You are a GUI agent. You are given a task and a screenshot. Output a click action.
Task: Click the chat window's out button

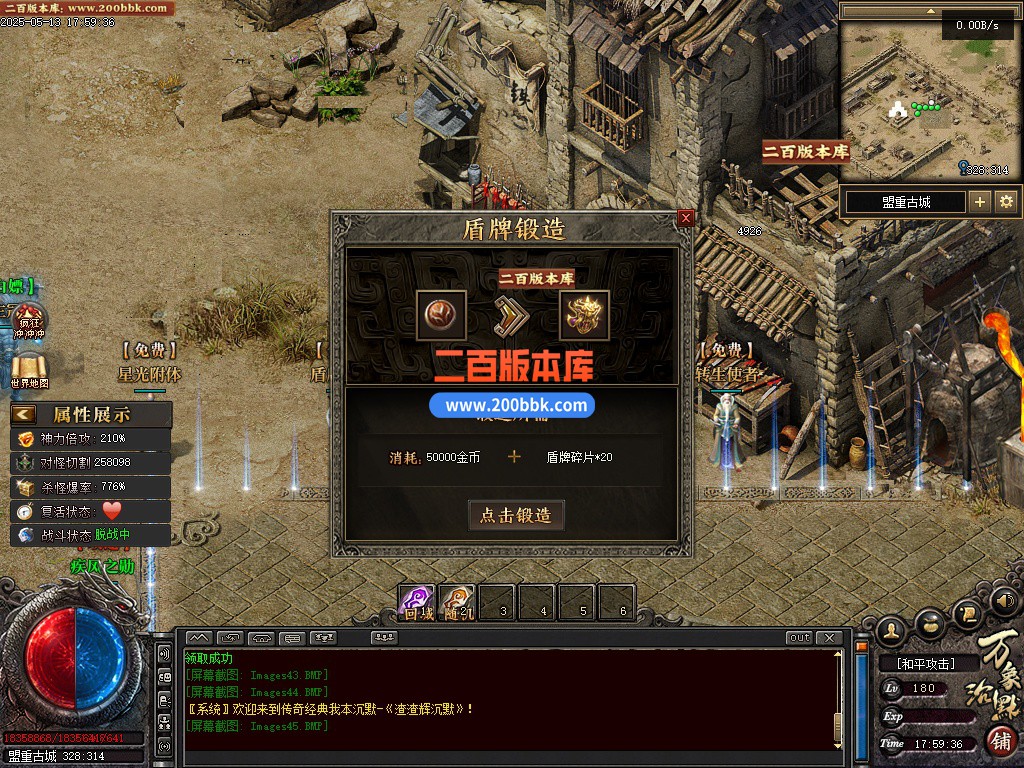point(800,638)
